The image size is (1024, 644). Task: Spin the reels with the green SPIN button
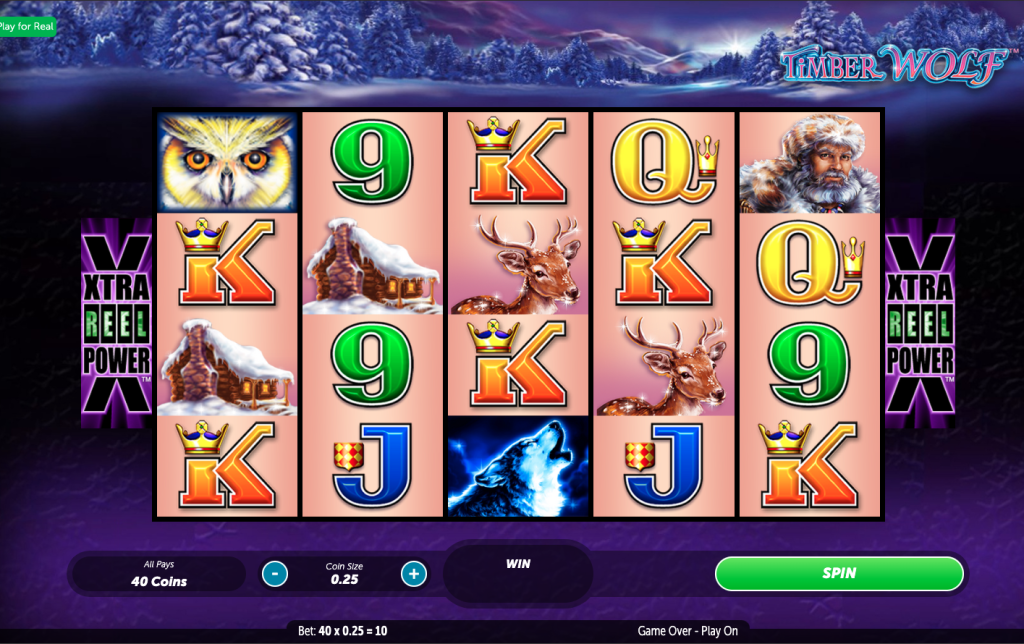click(x=839, y=573)
